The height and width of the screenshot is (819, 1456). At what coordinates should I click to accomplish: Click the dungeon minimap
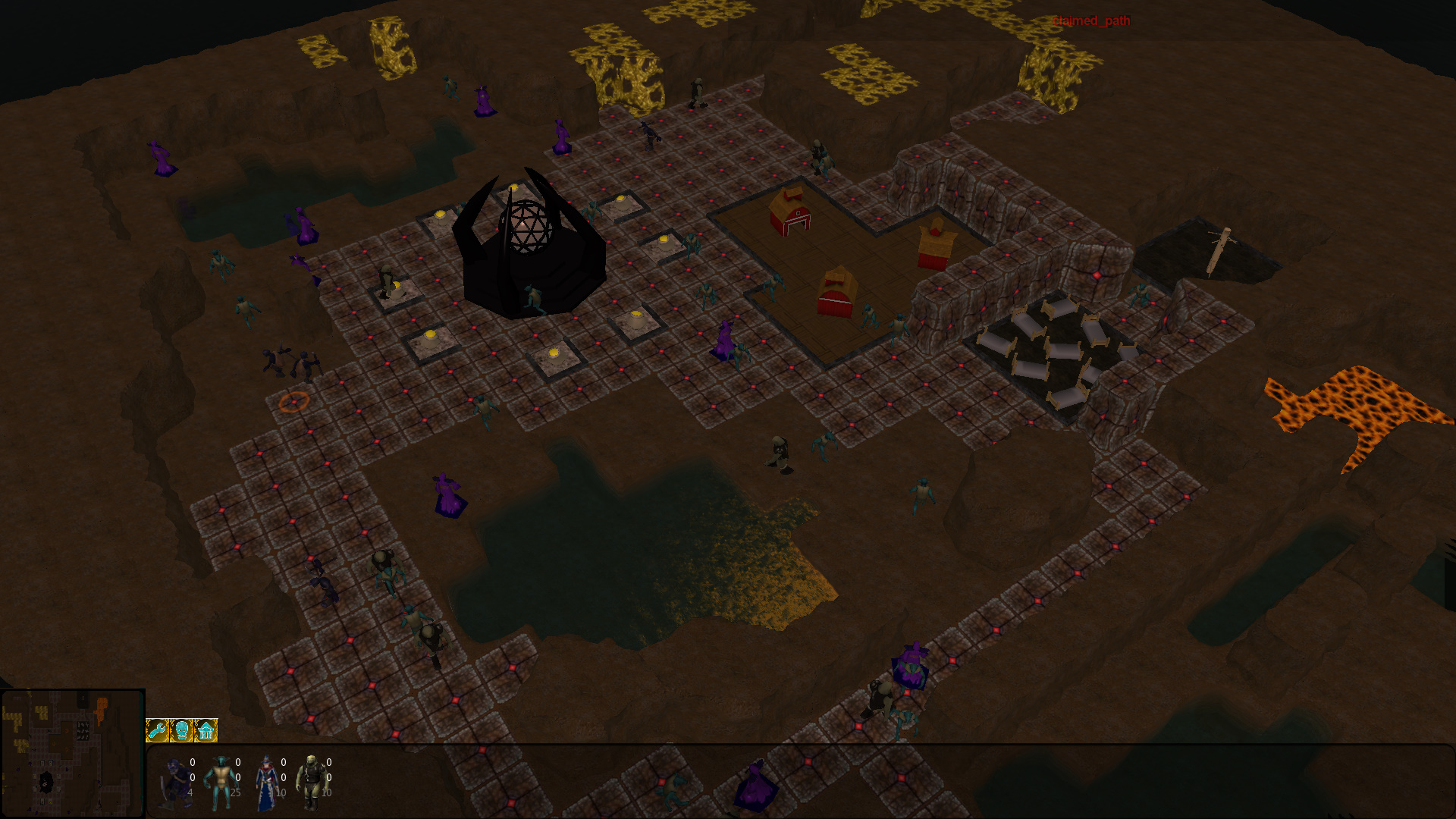[x=73, y=753]
